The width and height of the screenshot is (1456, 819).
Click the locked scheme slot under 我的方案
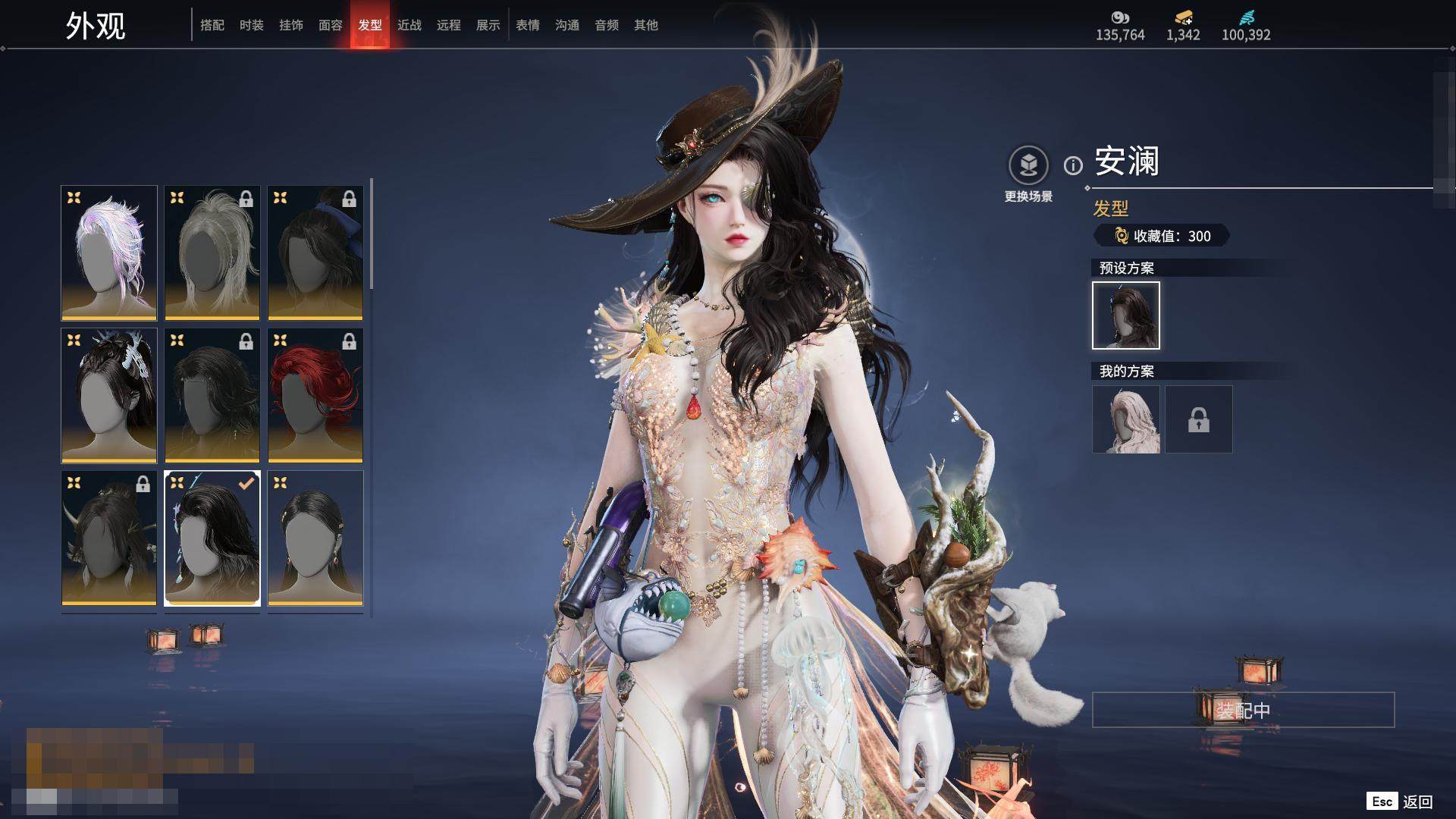point(1199,419)
